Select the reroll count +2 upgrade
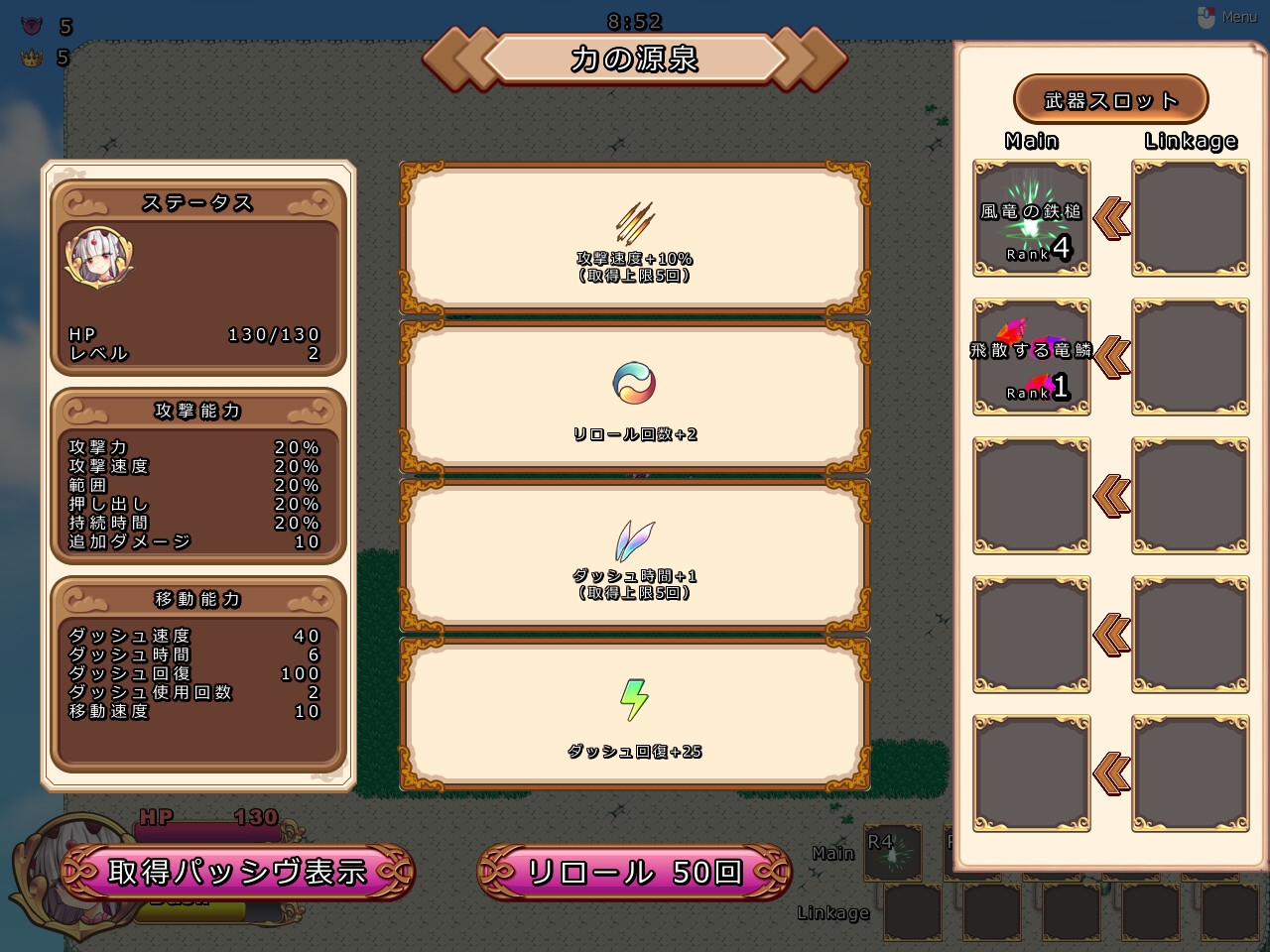The image size is (1270, 952). click(x=635, y=397)
